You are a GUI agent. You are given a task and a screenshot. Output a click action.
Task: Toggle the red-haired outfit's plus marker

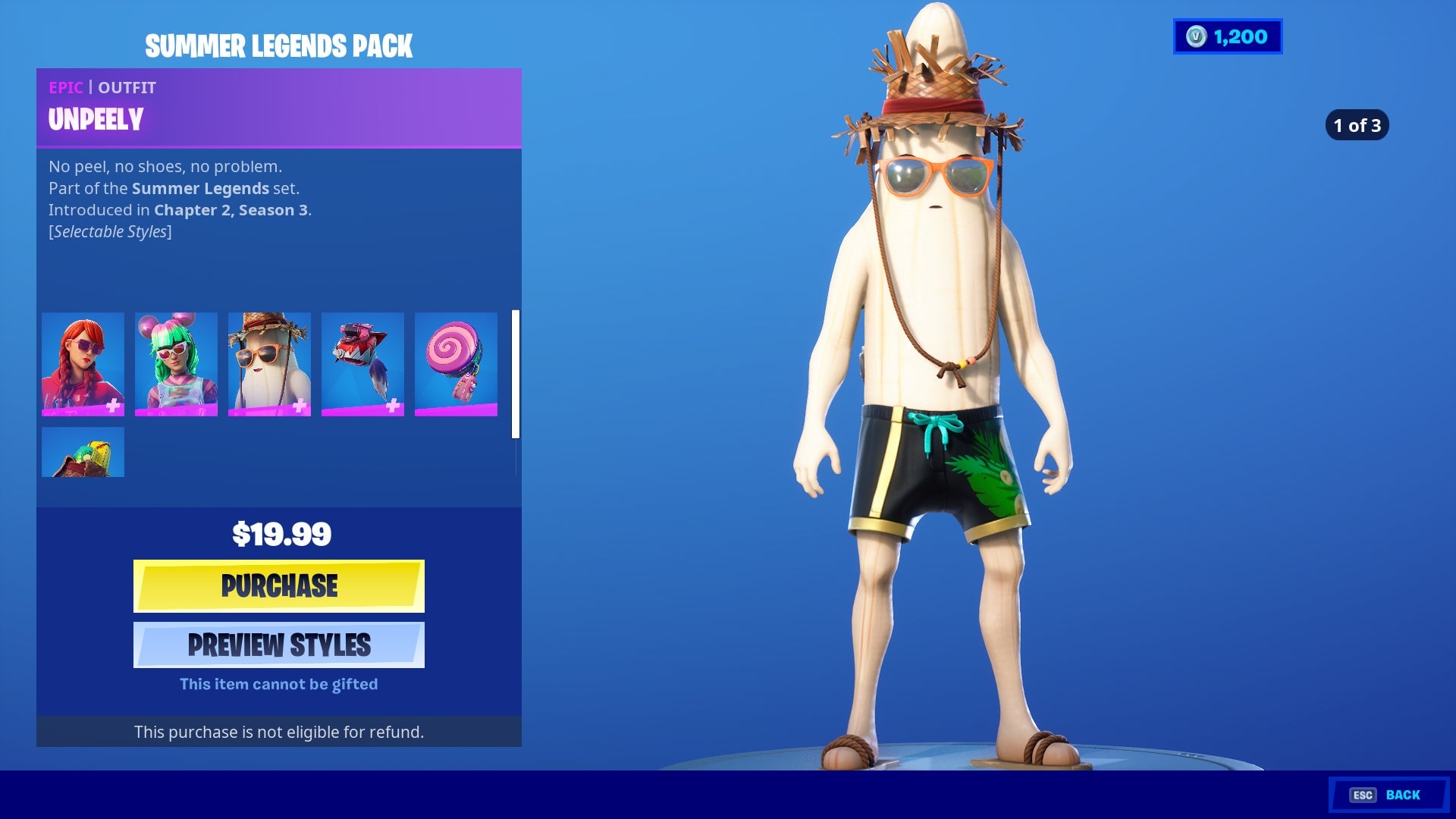(112, 408)
